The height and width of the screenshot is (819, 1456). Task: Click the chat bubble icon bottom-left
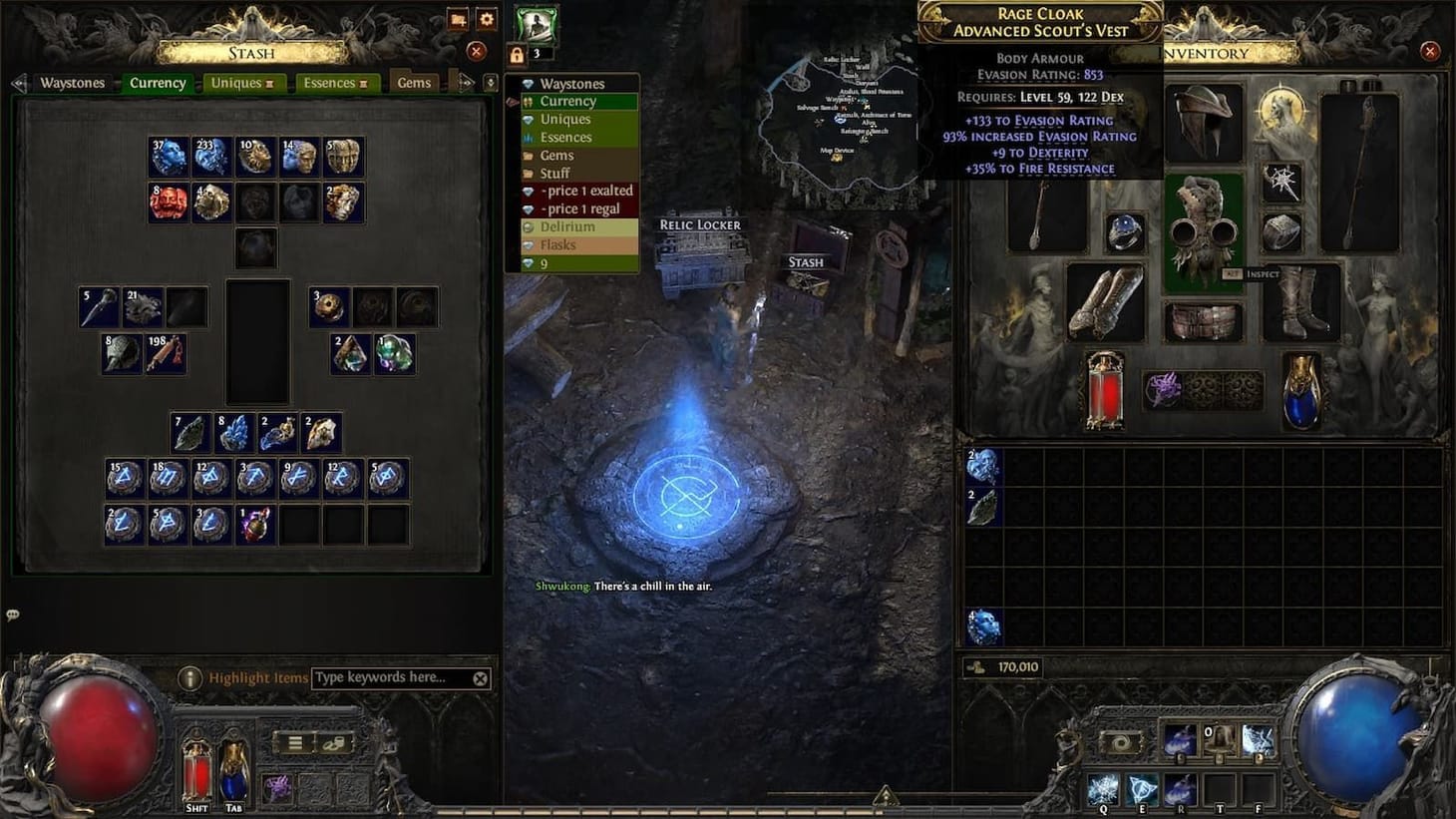click(x=12, y=614)
